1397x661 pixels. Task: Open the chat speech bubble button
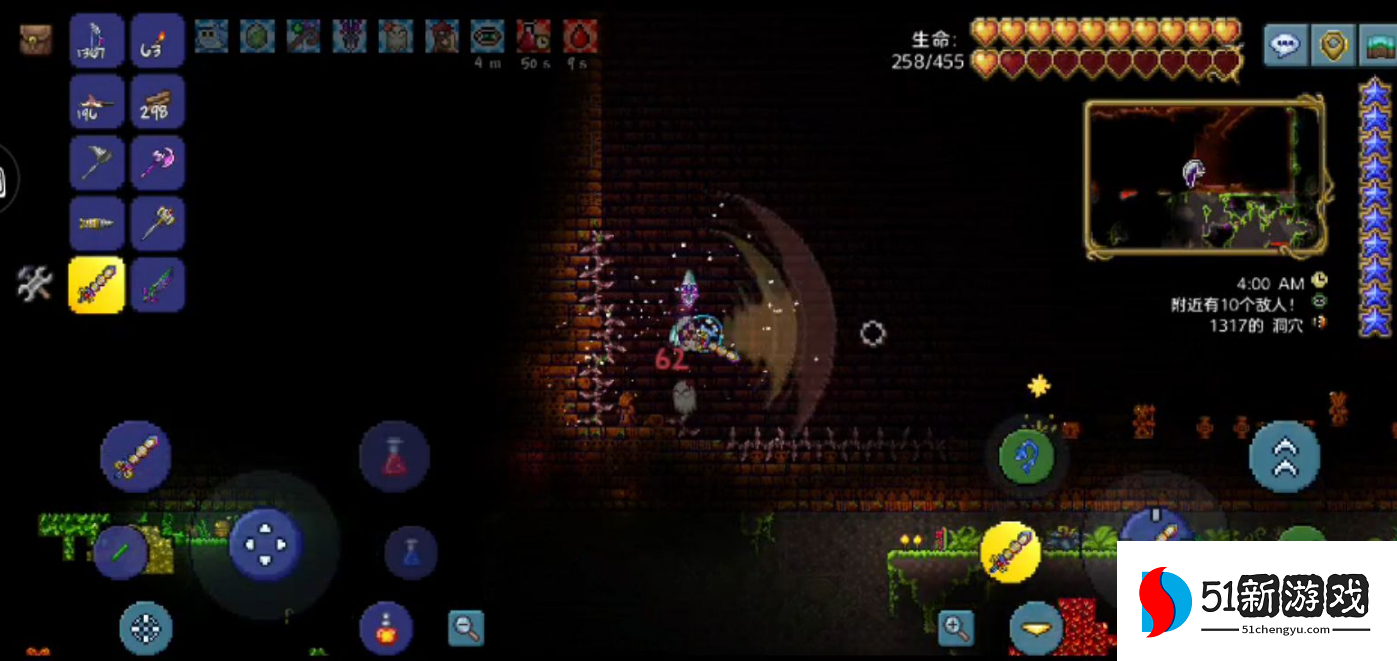point(1285,44)
